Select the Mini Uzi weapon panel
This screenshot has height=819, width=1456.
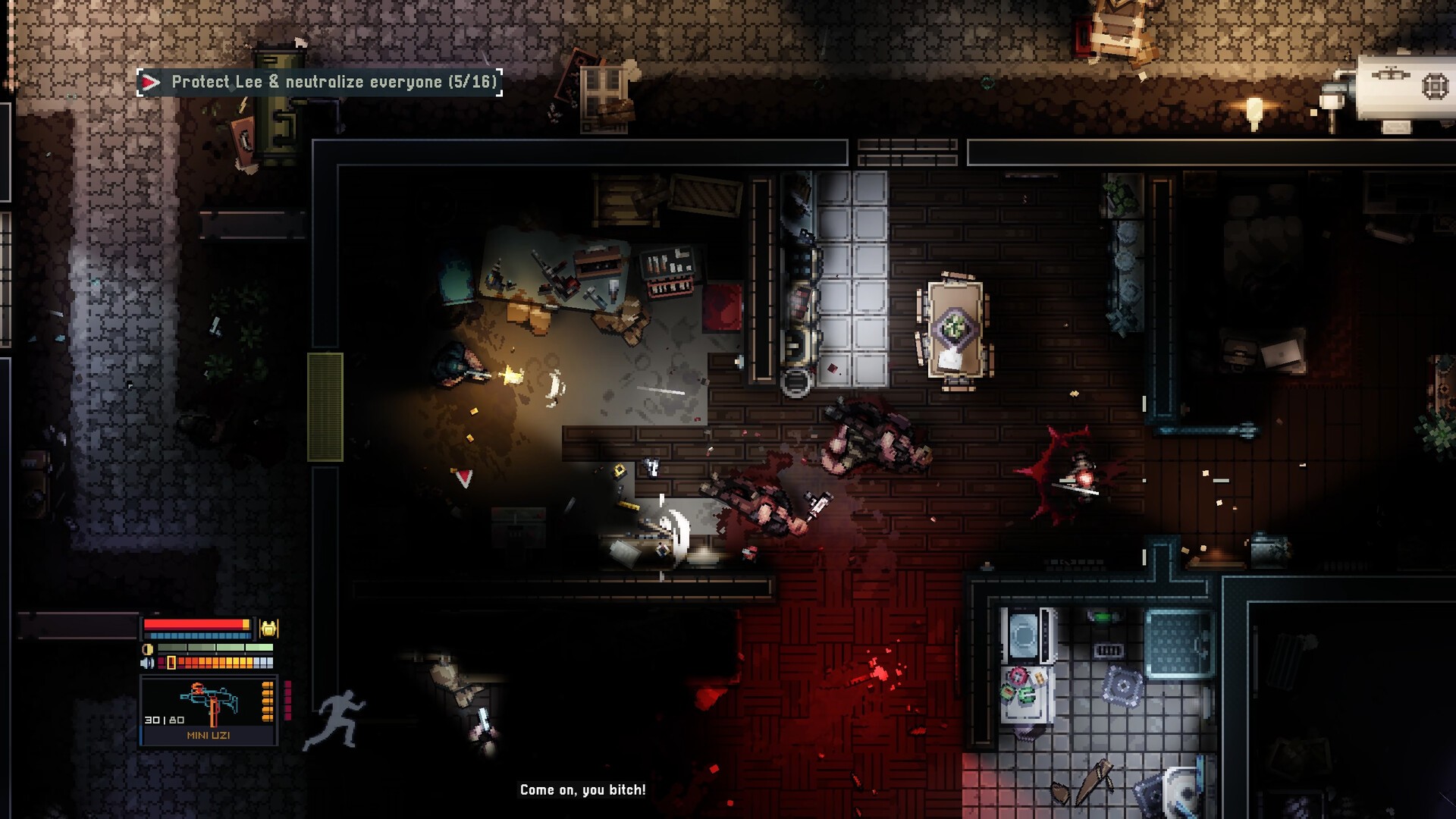[x=209, y=711]
